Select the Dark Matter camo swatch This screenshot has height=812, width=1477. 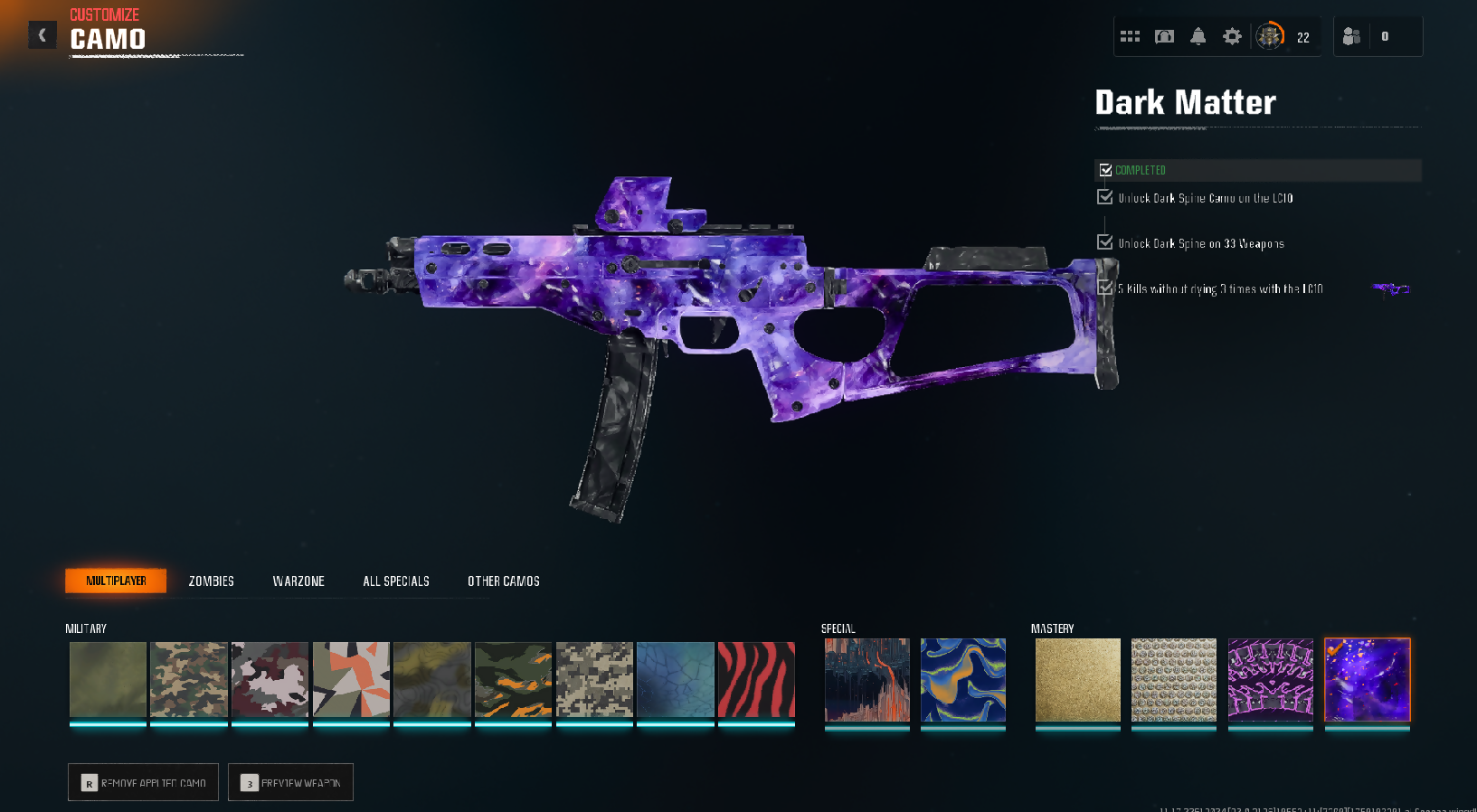(1367, 680)
